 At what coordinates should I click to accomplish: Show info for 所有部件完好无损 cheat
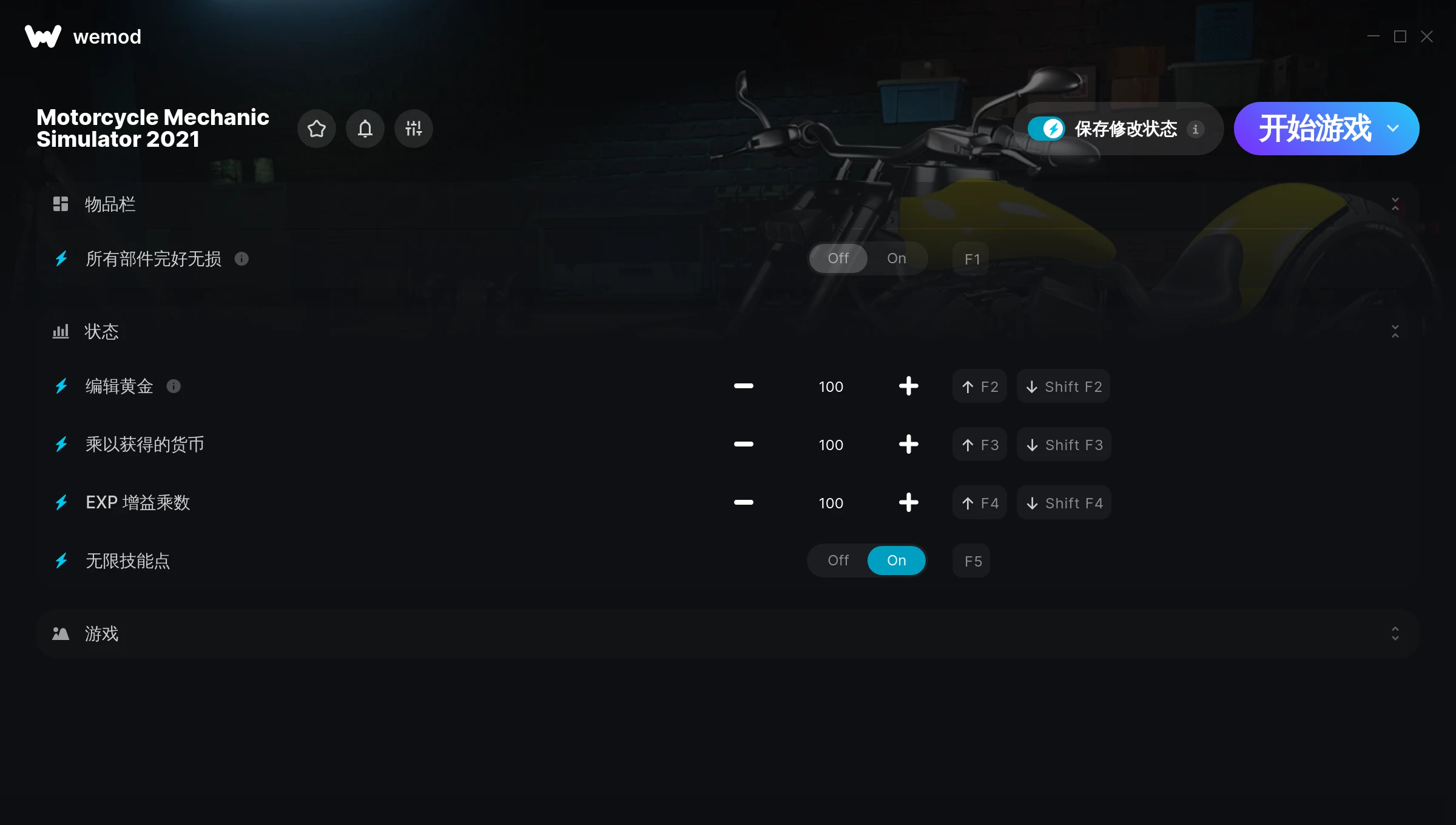coord(241,259)
